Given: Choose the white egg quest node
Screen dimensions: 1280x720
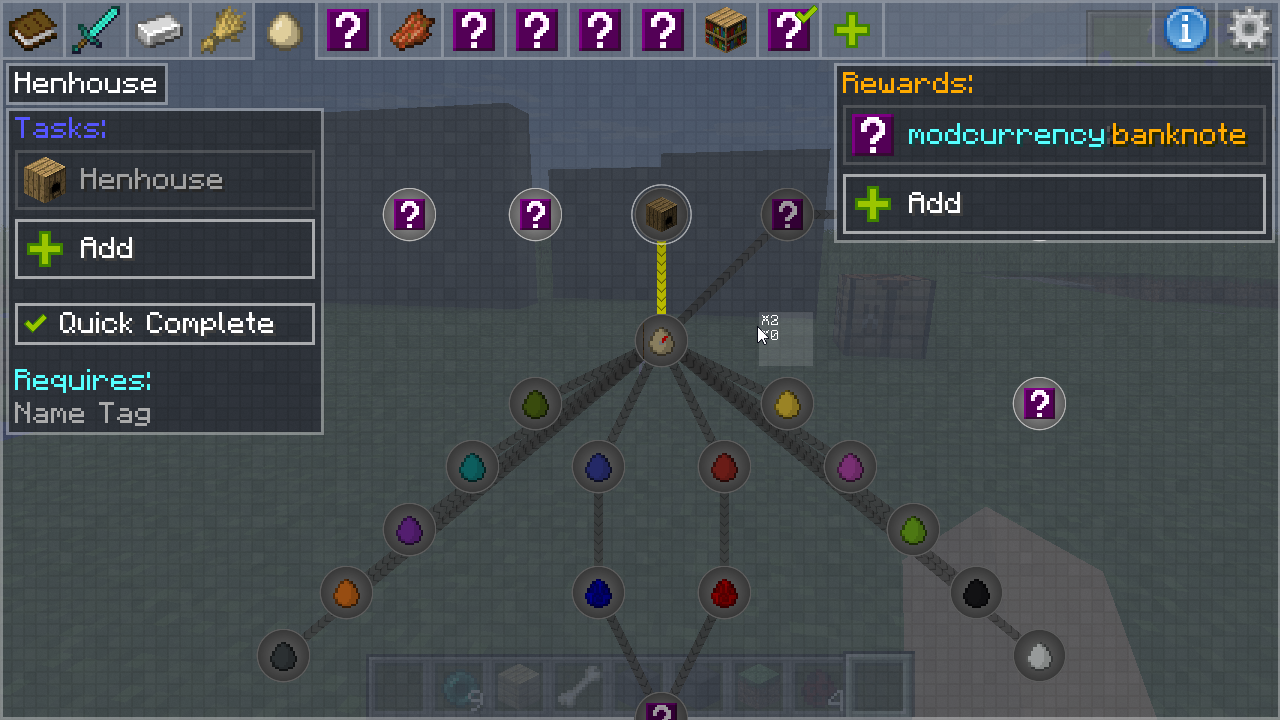Looking at the screenshot, I should tap(1039, 656).
